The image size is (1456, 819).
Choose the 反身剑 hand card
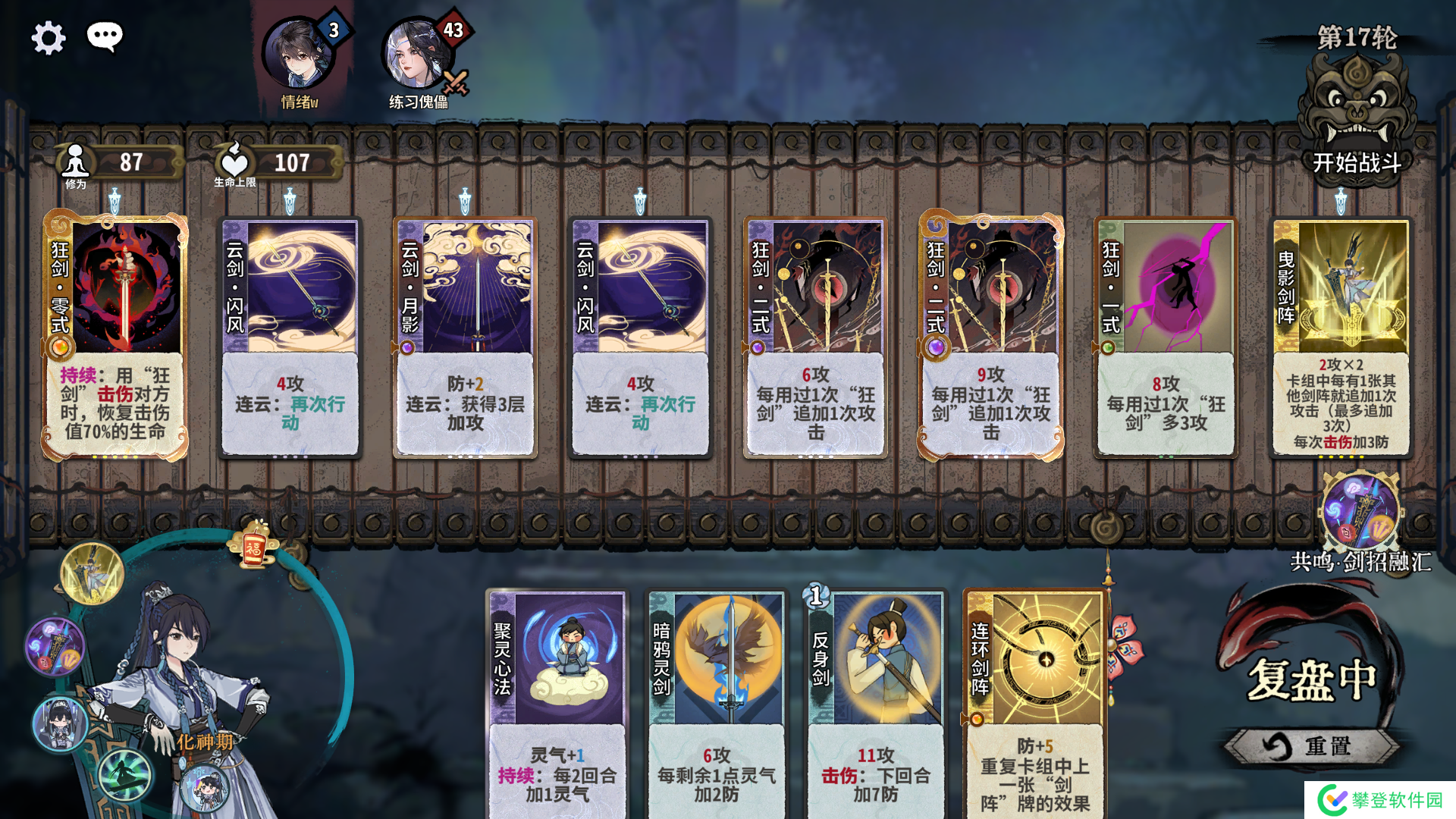coord(876,701)
